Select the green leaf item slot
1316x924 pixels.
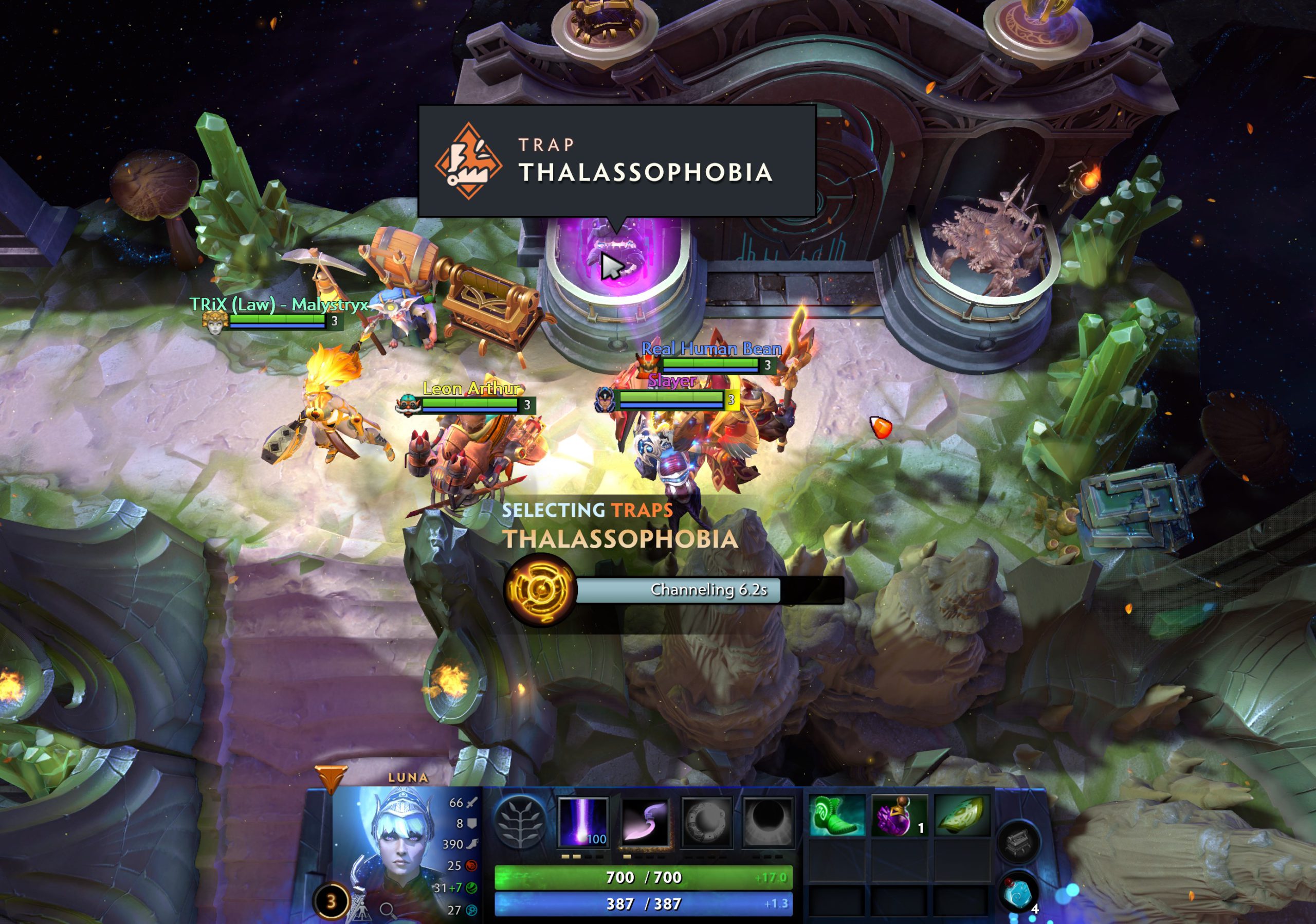click(962, 816)
